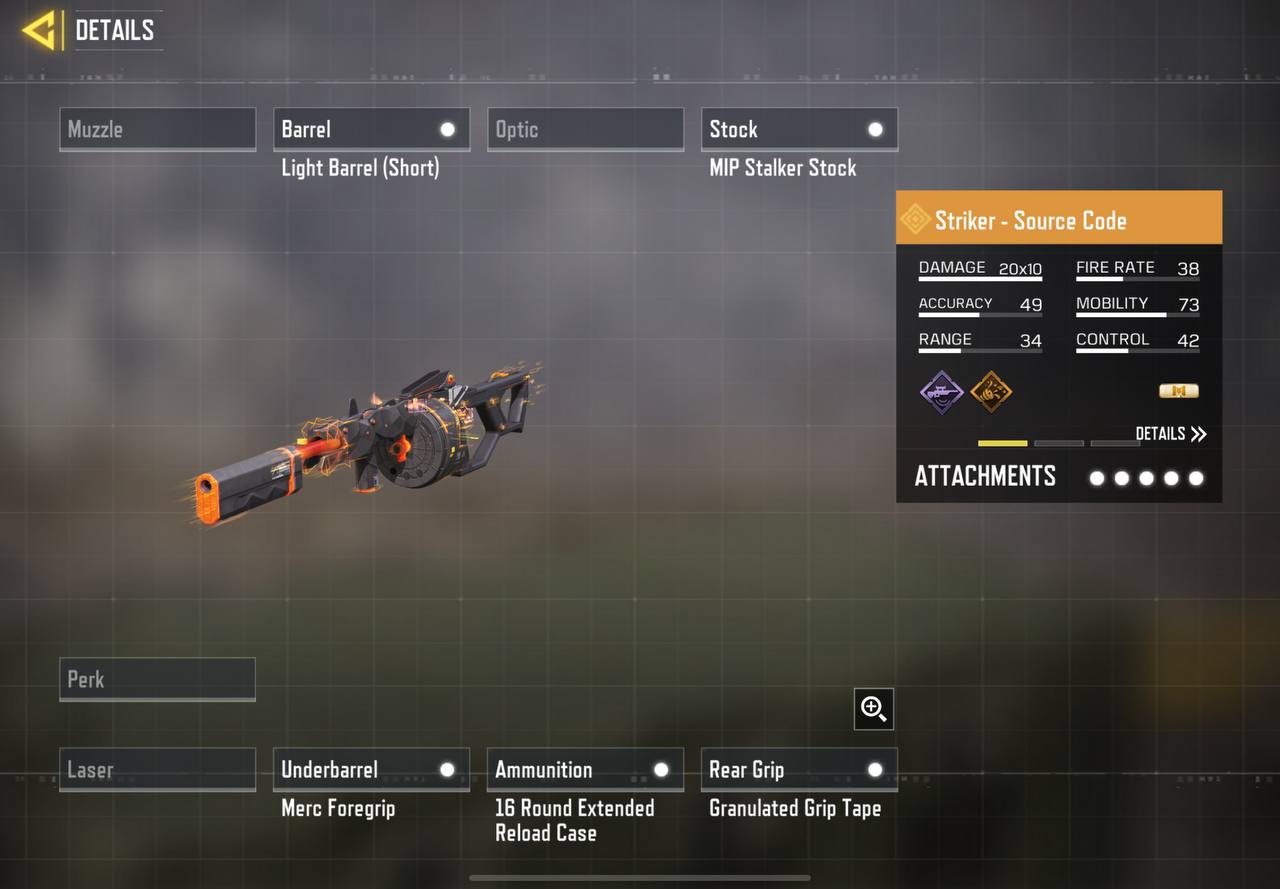Select the Barrel attachment slot
This screenshot has height=889, width=1280.
371,130
